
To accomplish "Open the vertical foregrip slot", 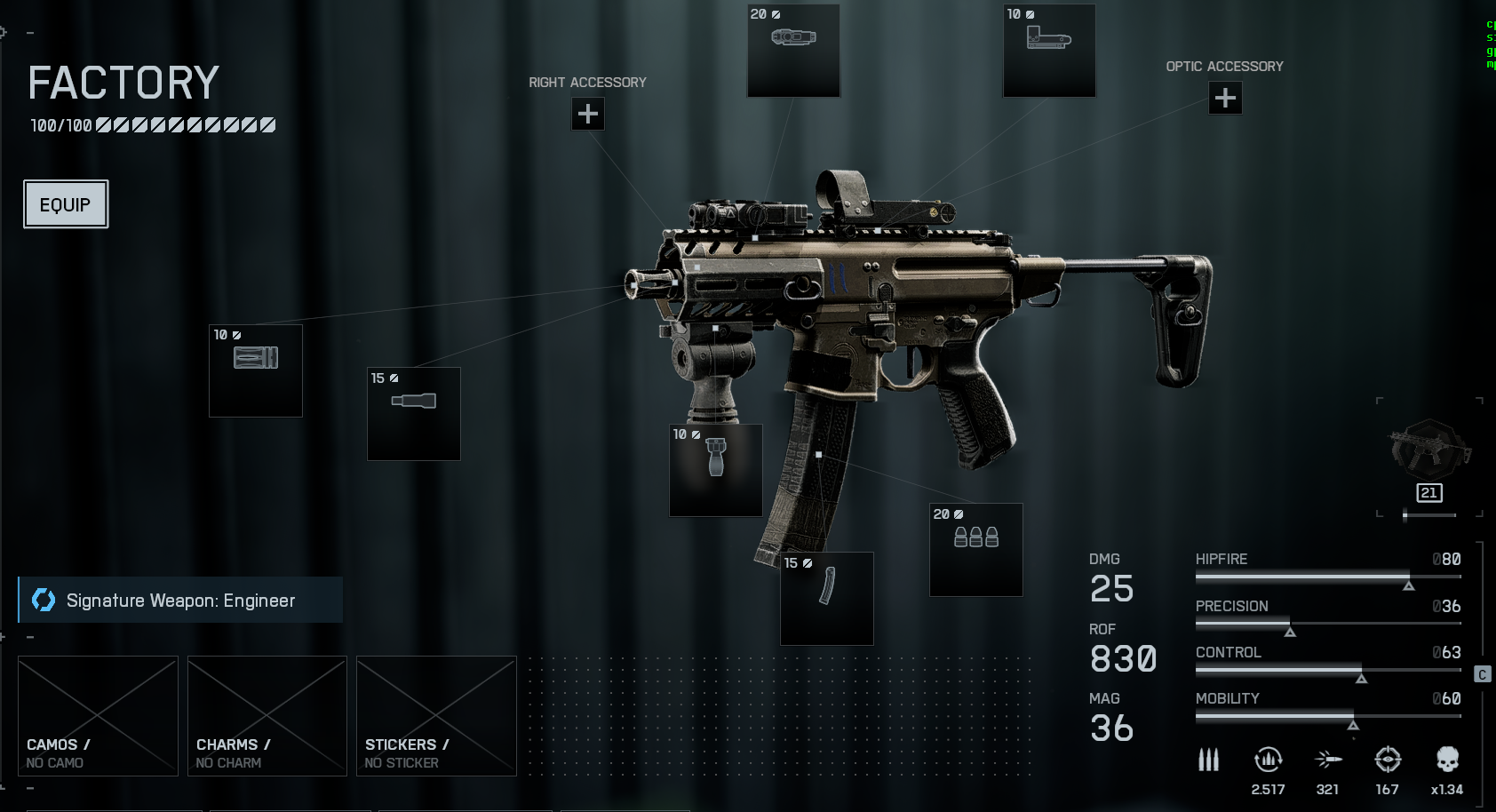I will (715, 470).
